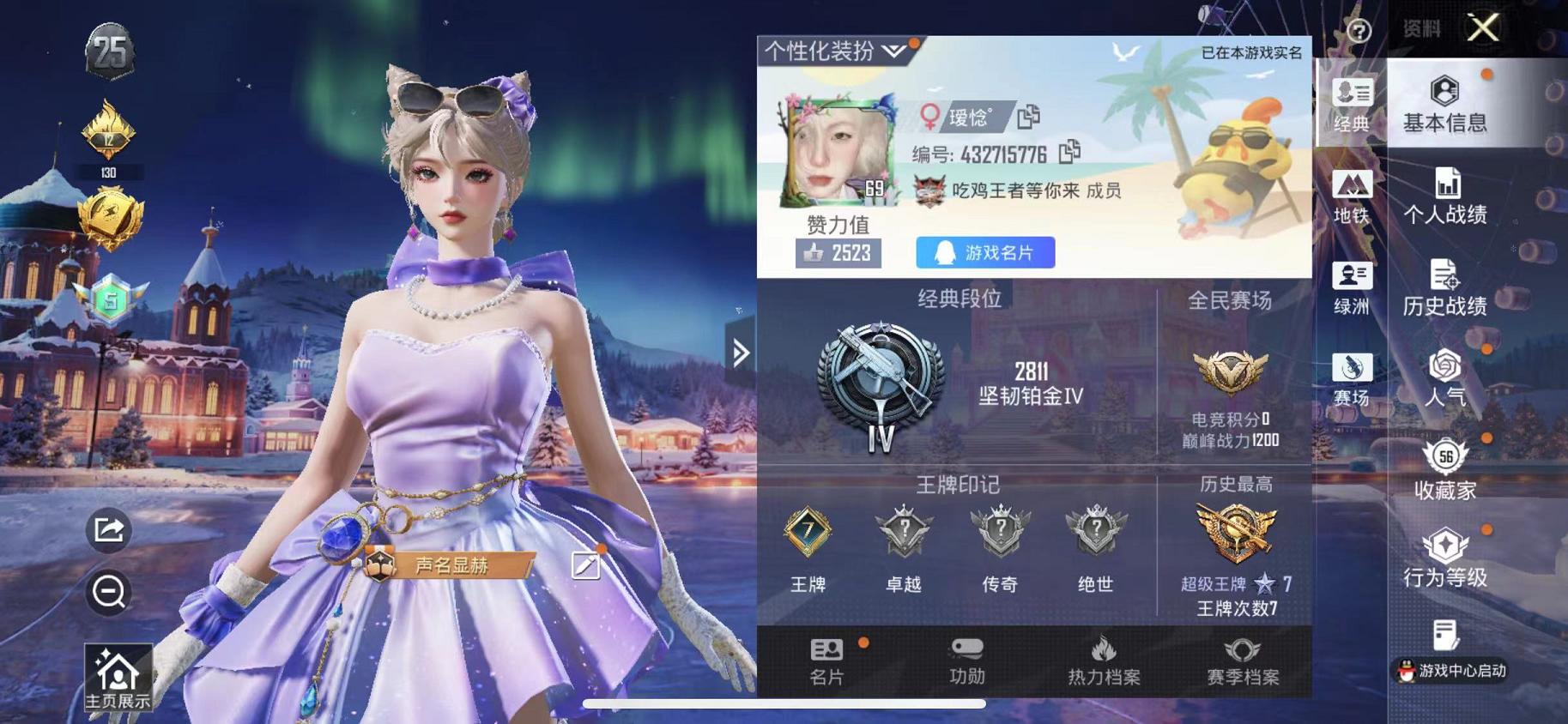Open the profile avatar portrait
The height and width of the screenshot is (724, 1568).
click(x=833, y=153)
